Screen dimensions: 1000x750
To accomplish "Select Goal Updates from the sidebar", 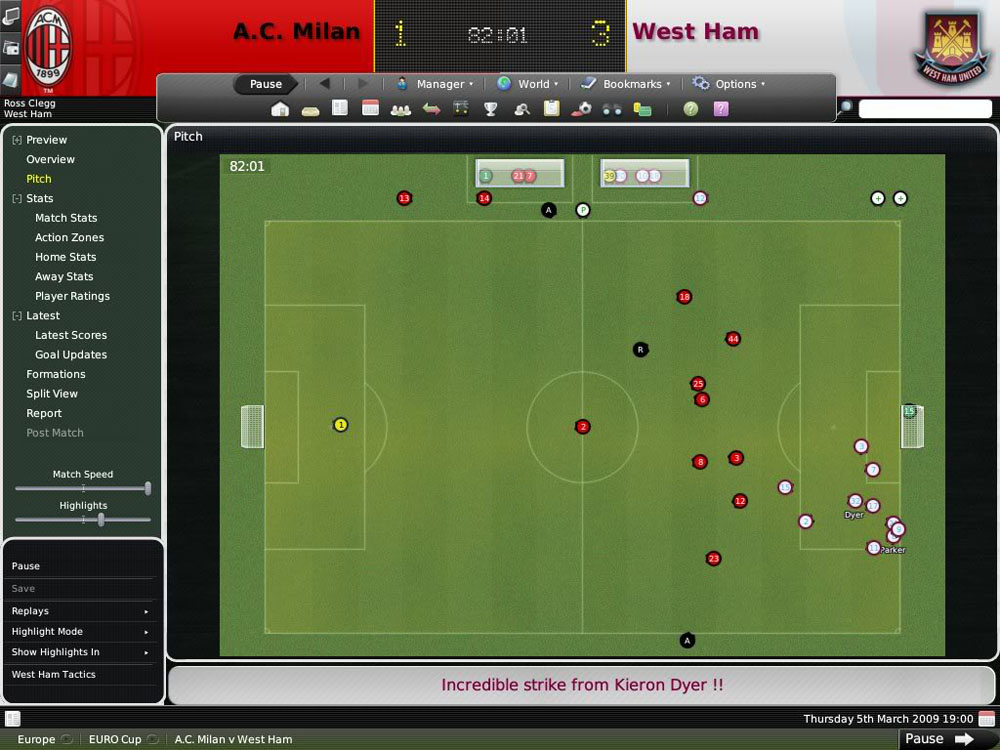I will 70,355.
